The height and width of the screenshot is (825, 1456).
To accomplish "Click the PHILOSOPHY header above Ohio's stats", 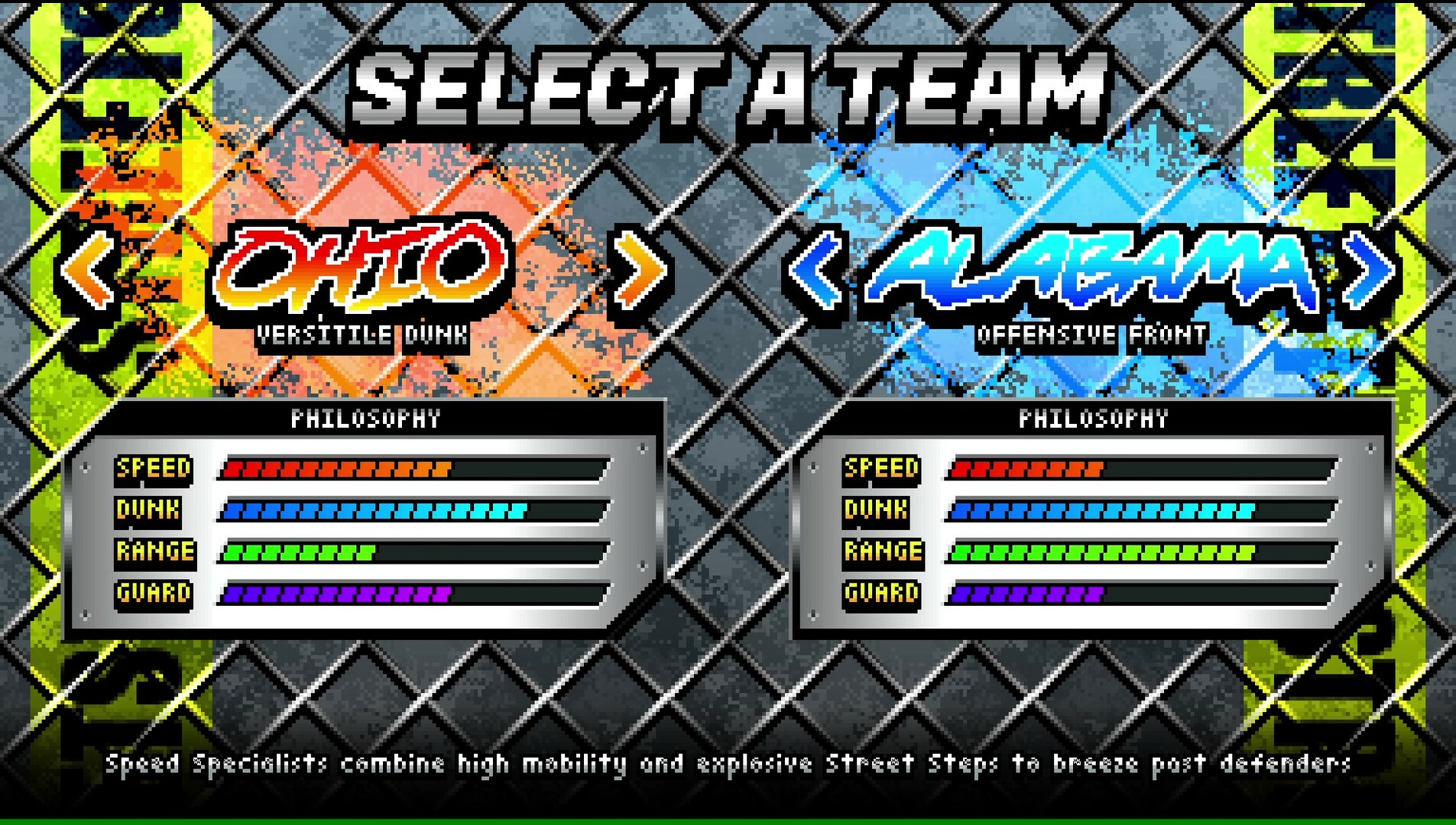I will click(x=367, y=419).
